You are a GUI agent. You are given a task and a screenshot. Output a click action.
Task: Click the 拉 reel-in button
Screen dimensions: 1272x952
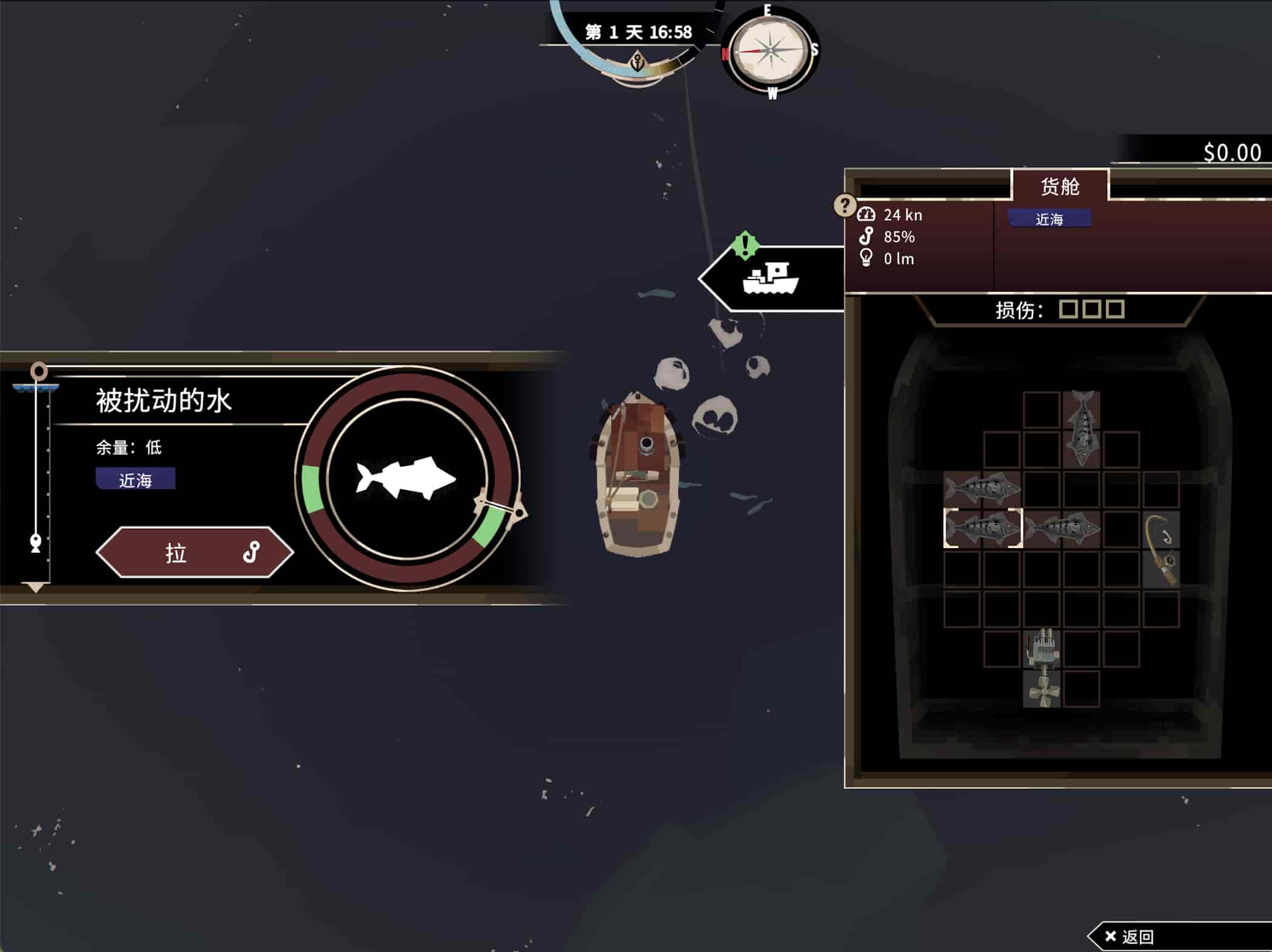pos(194,552)
